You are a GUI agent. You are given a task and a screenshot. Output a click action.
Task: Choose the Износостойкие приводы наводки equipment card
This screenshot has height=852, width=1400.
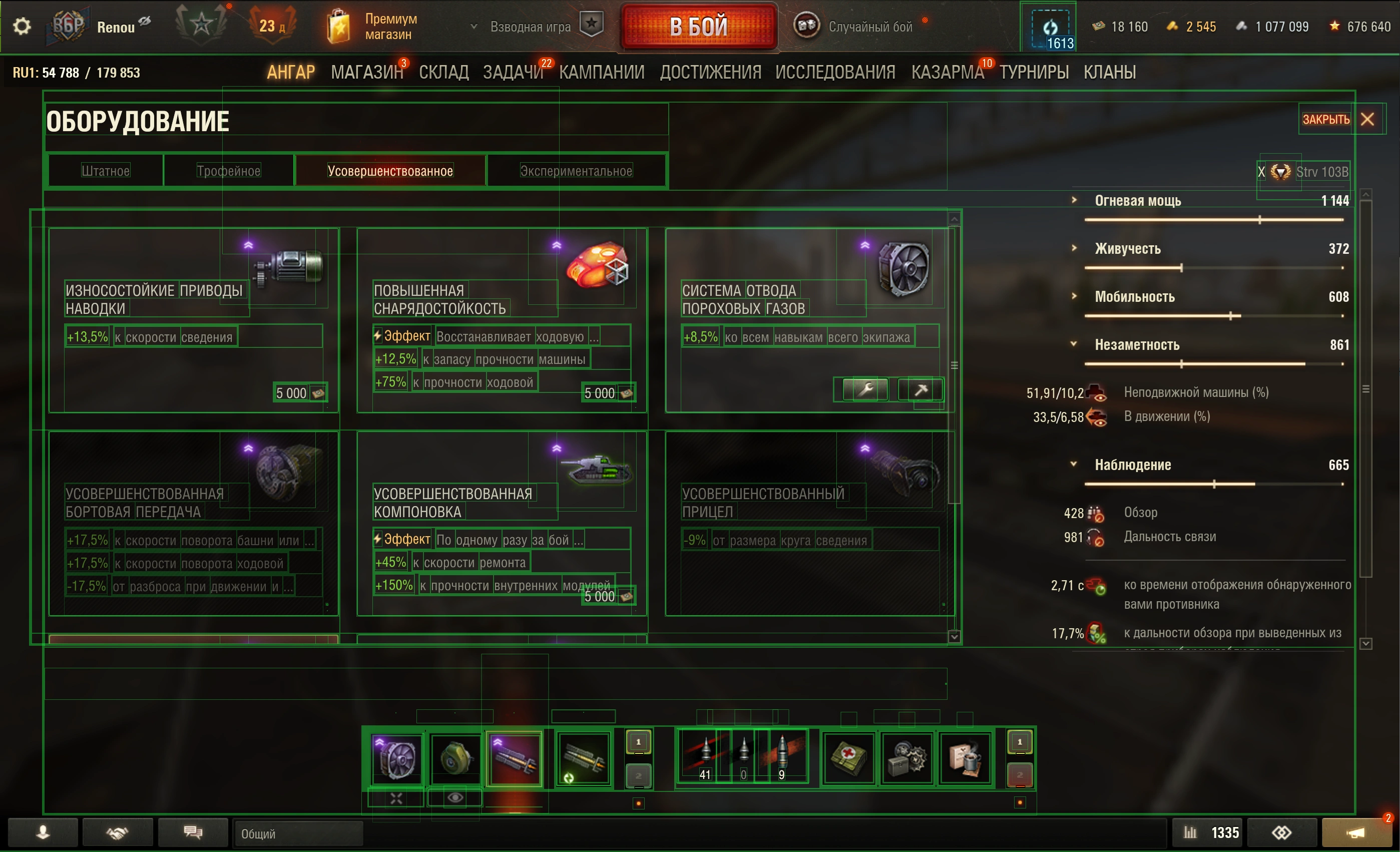click(193, 320)
